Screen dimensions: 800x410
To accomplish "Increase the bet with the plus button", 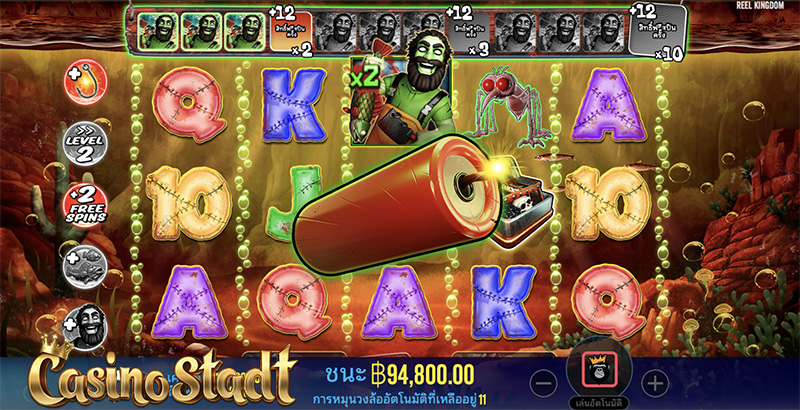I will click(653, 382).
